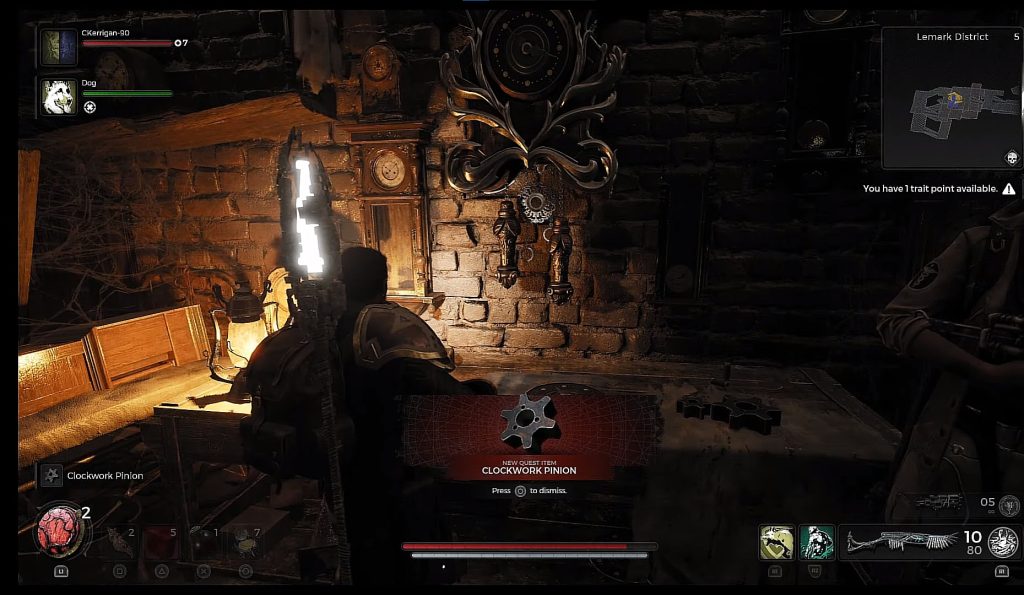Activate the yellow heart skill icon

click(x=776, y=542)
